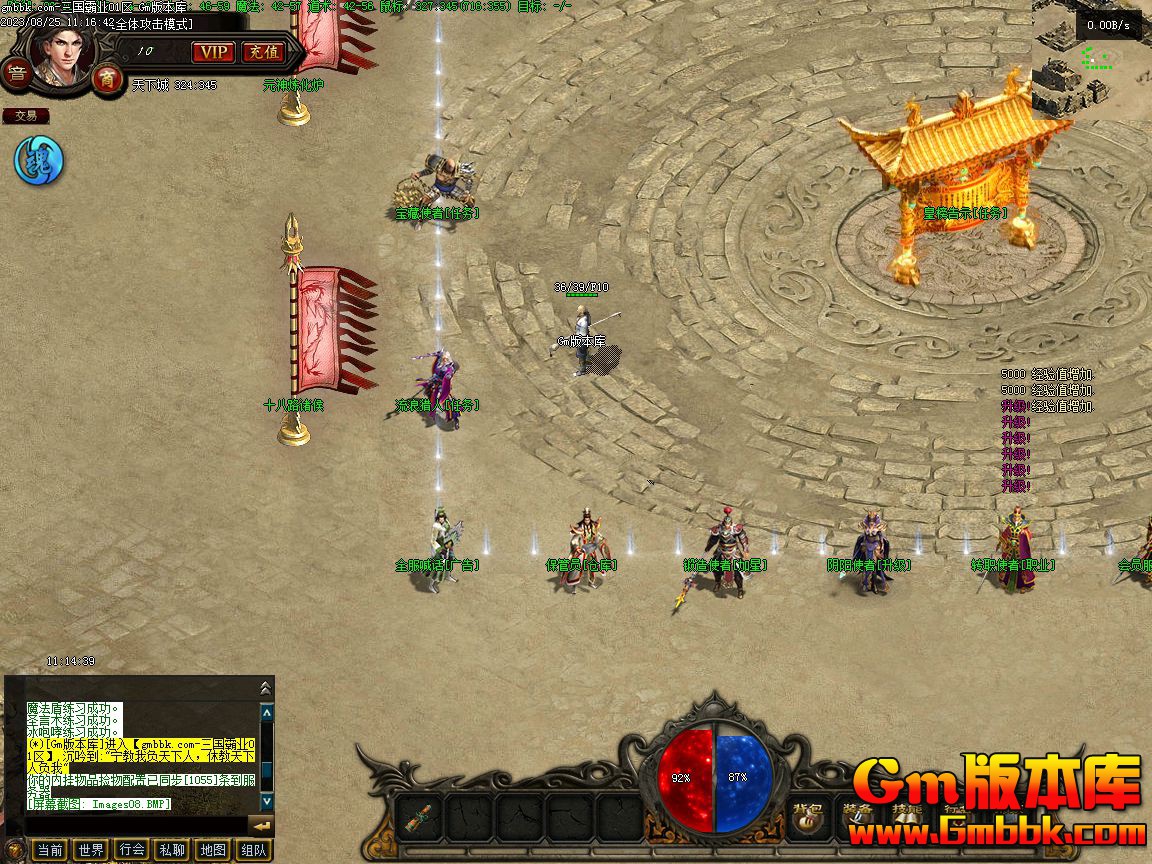Select the 行会 guild chat tab
Screen dimensions: 1152x864
[132, 850]
